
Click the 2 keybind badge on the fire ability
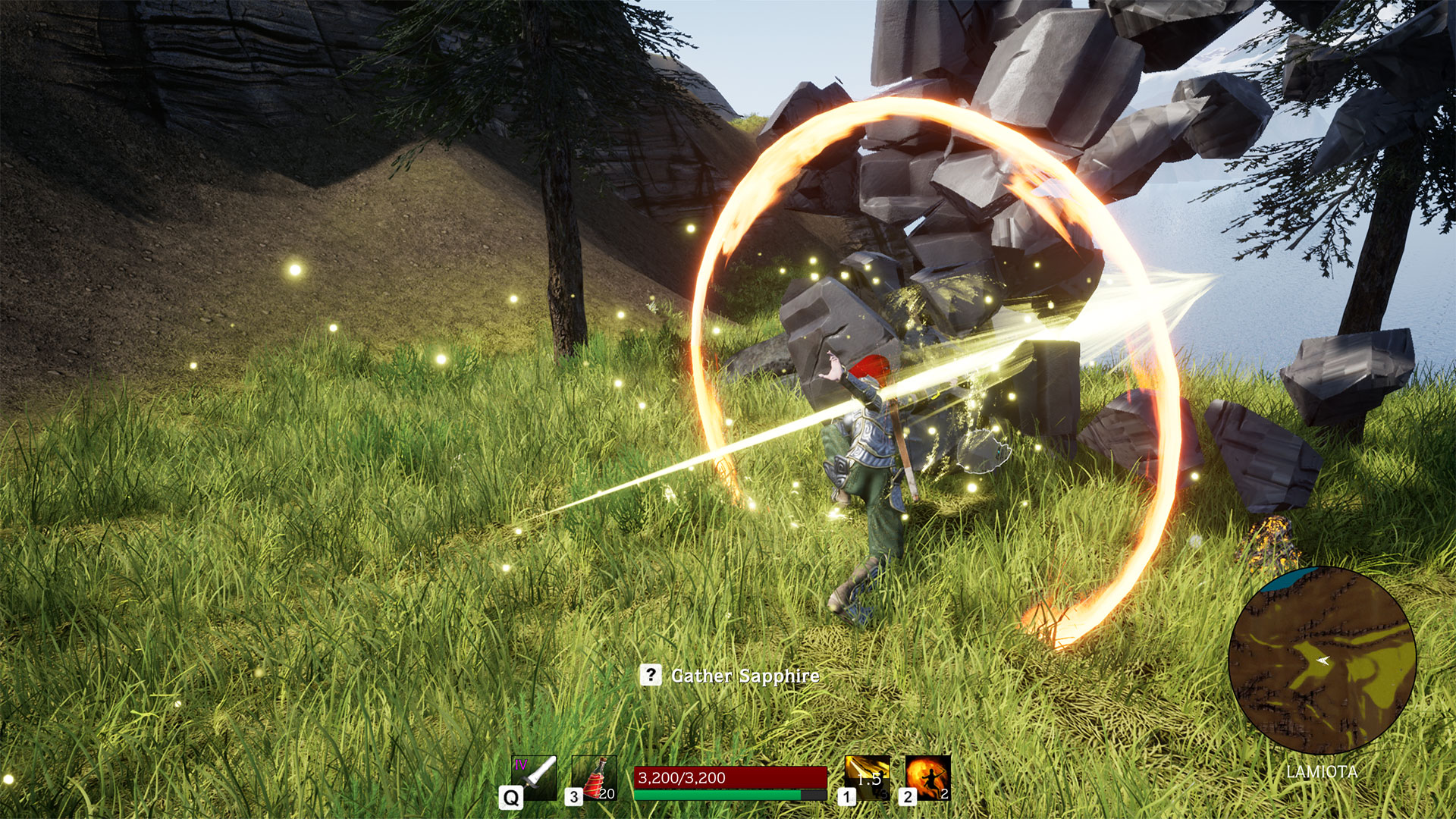908,795
